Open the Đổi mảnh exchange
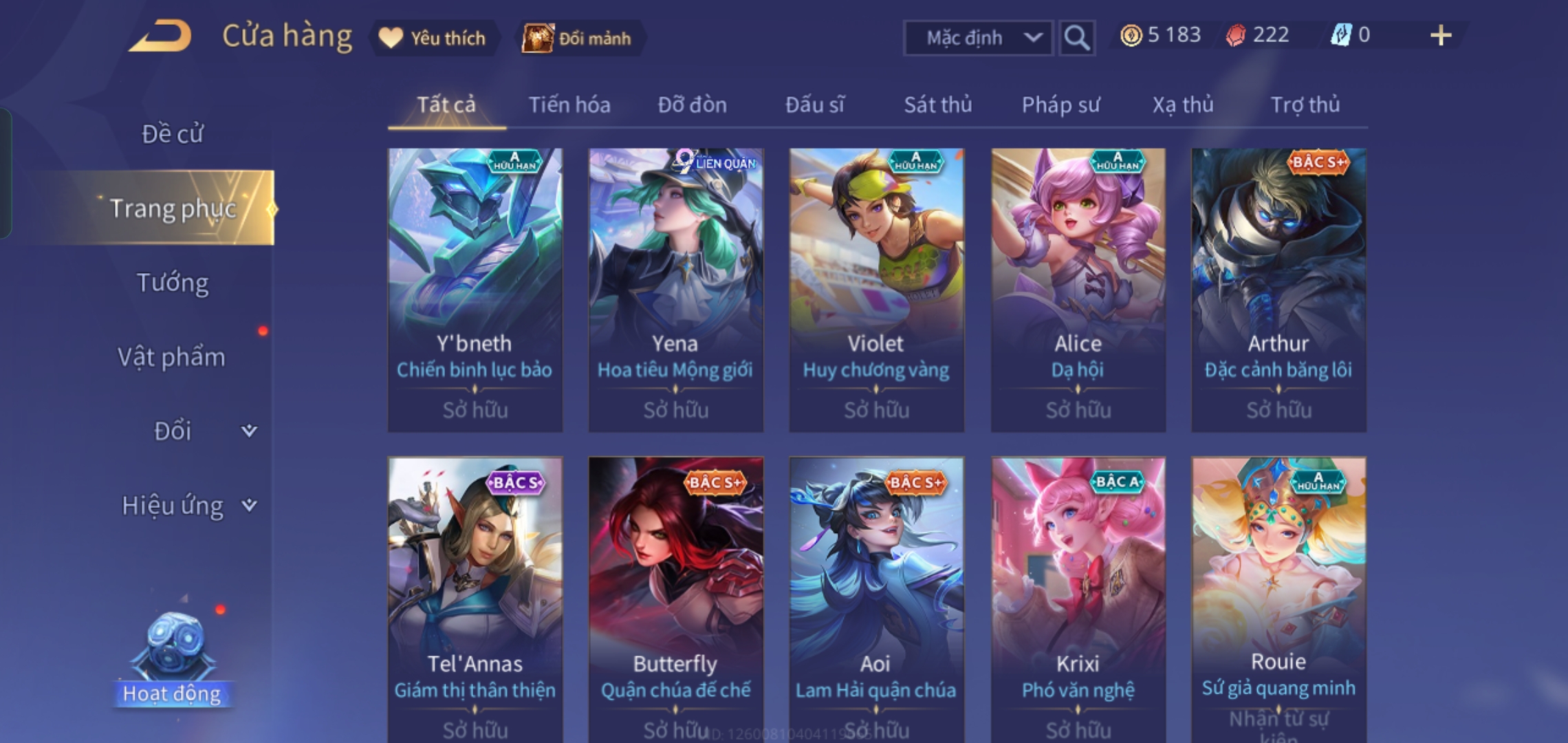Viewport: 1568px width, 743px height. [578, 38]
